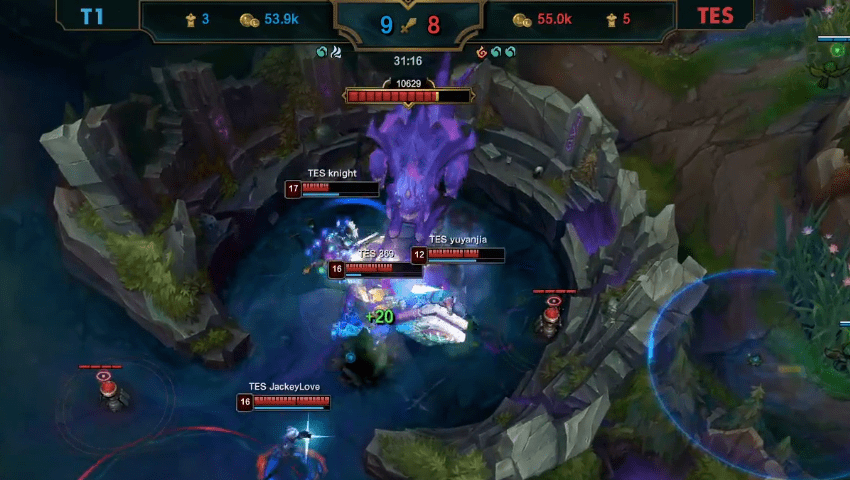Image resolution: width=850 pixels, height=480 pixels.
Task: Select the TES JackeyLove nameplate
Action: 284,387
